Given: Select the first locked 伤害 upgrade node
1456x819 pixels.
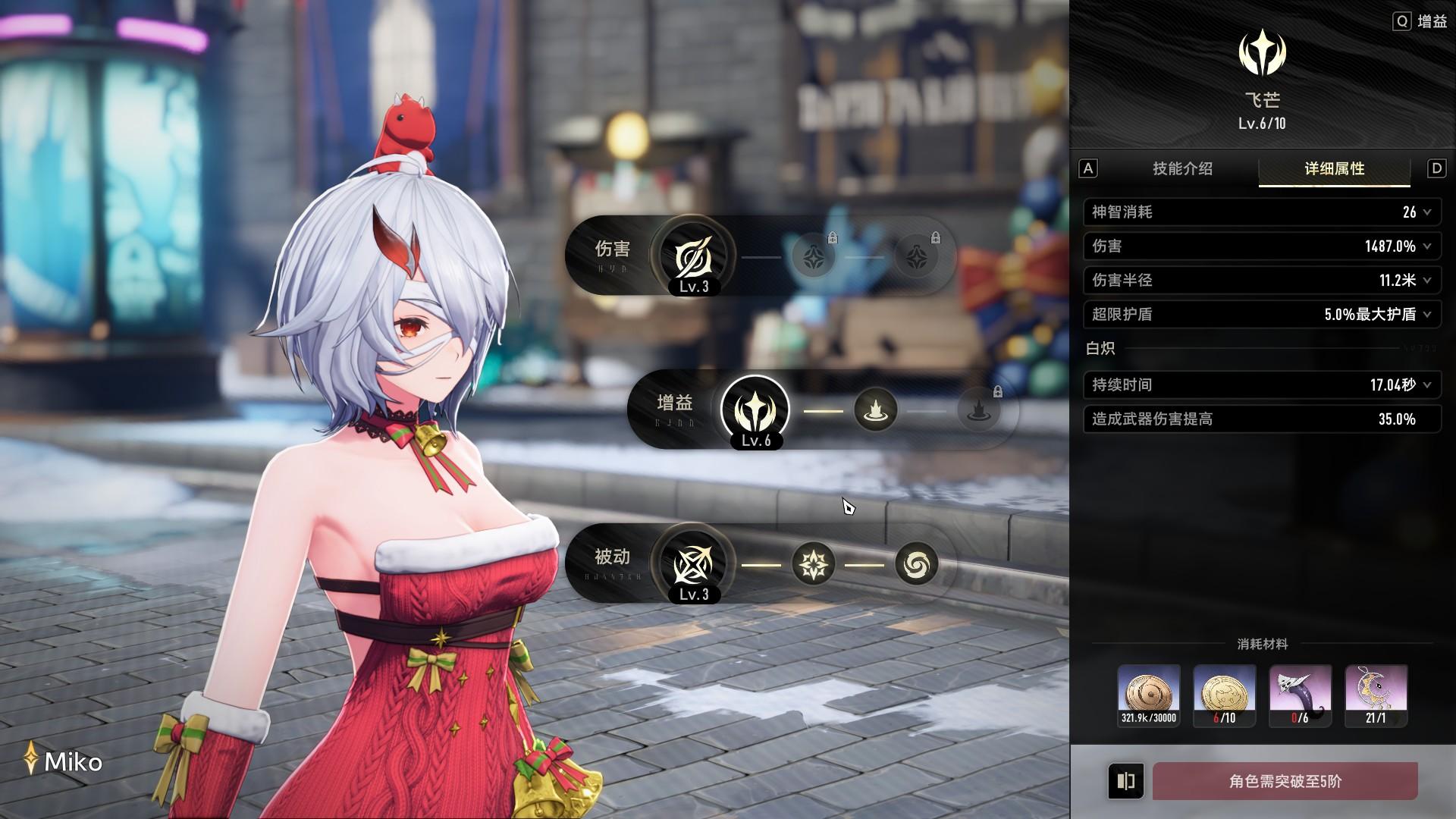Looking at the screenshot, I should [814, 256].
